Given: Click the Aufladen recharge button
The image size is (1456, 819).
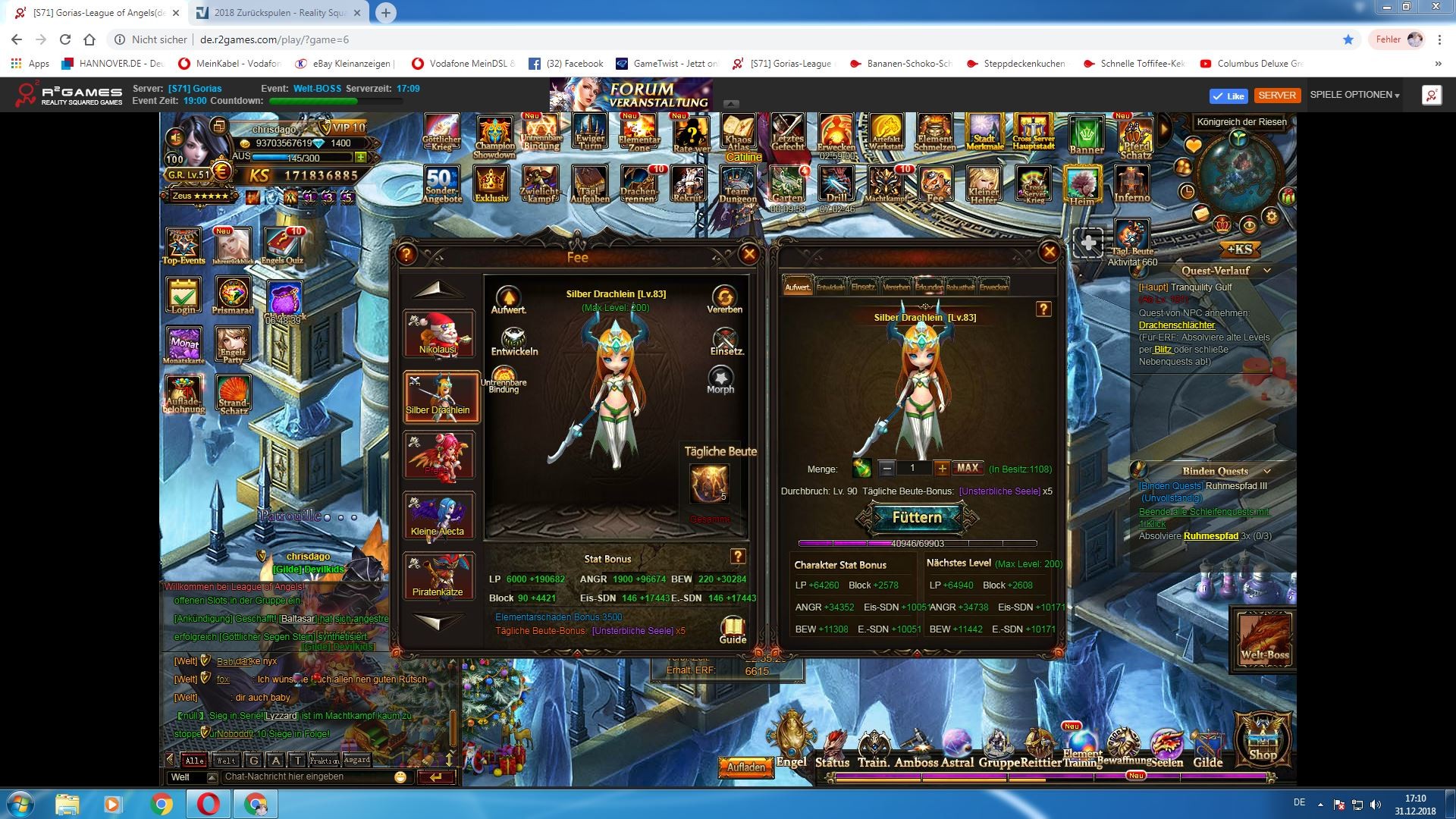Looking at the screenshot, I should (746, 767).
